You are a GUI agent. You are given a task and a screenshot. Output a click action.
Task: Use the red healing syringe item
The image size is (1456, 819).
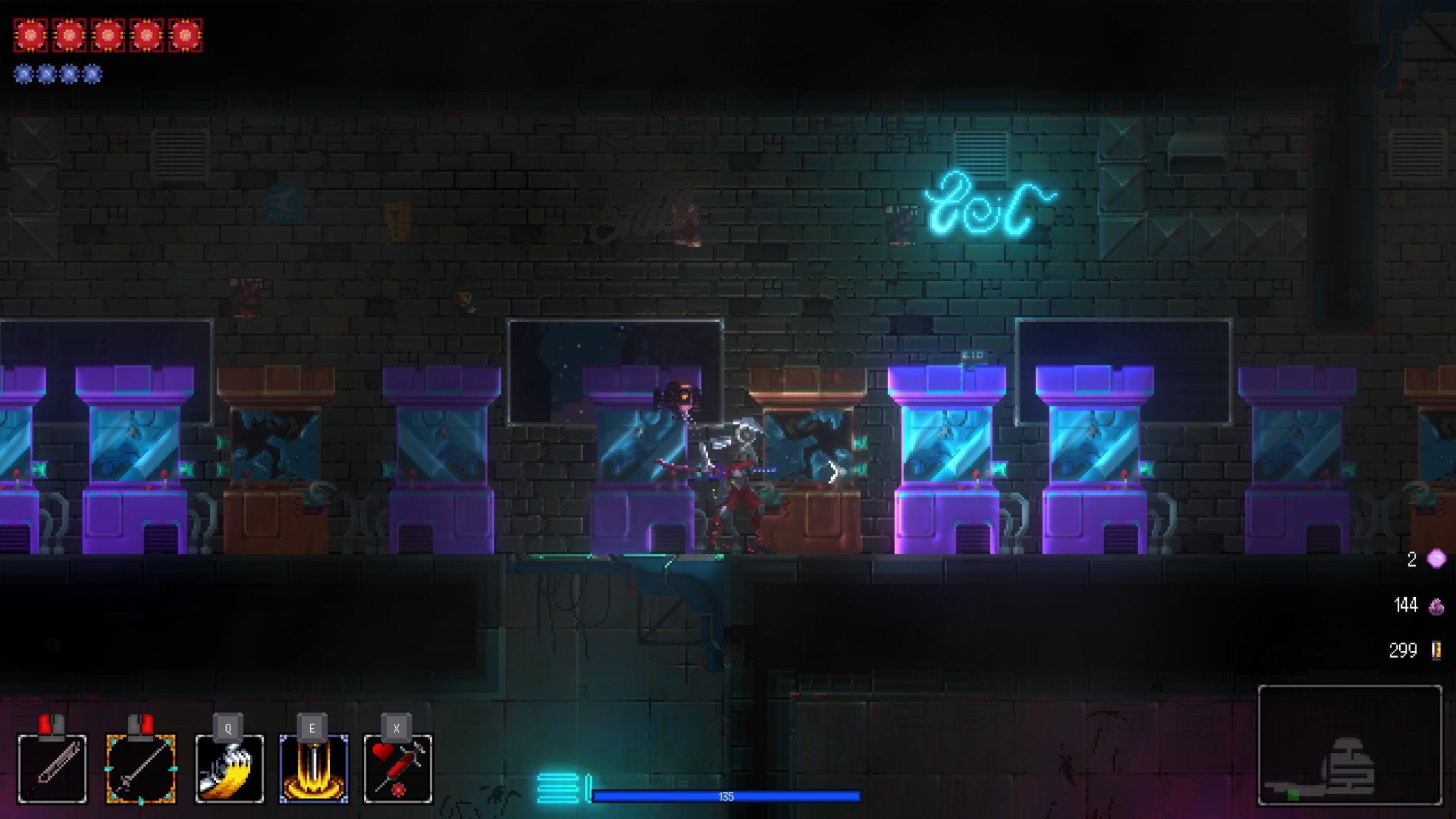click(397, 769)
